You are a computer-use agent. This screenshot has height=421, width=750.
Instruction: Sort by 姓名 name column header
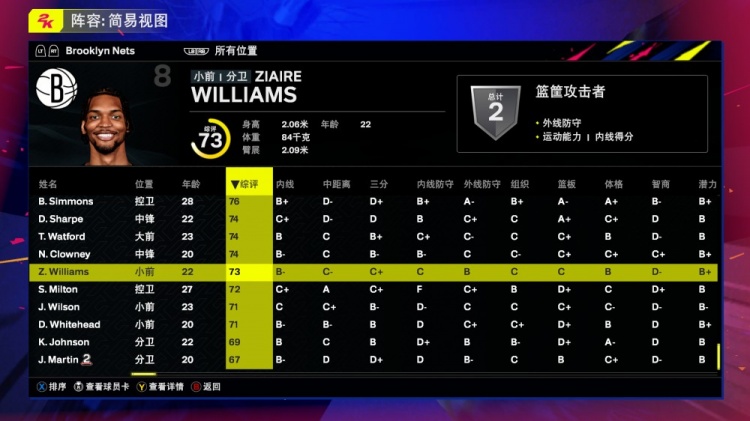point(48,184)
